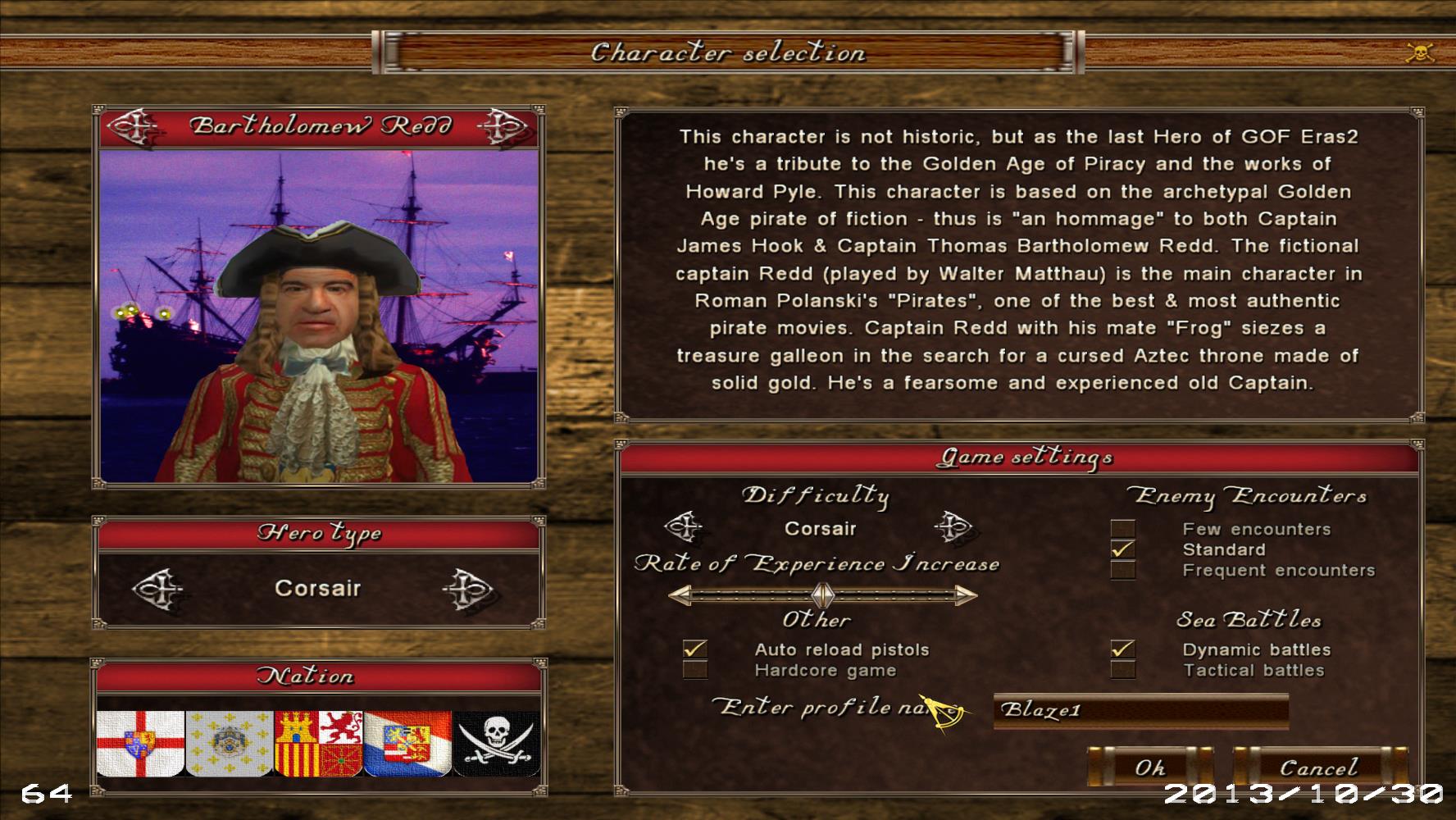The image size is (1456, 820).
Task: Choose the pirate skull and crossbones flag
Action: (497, 743)
